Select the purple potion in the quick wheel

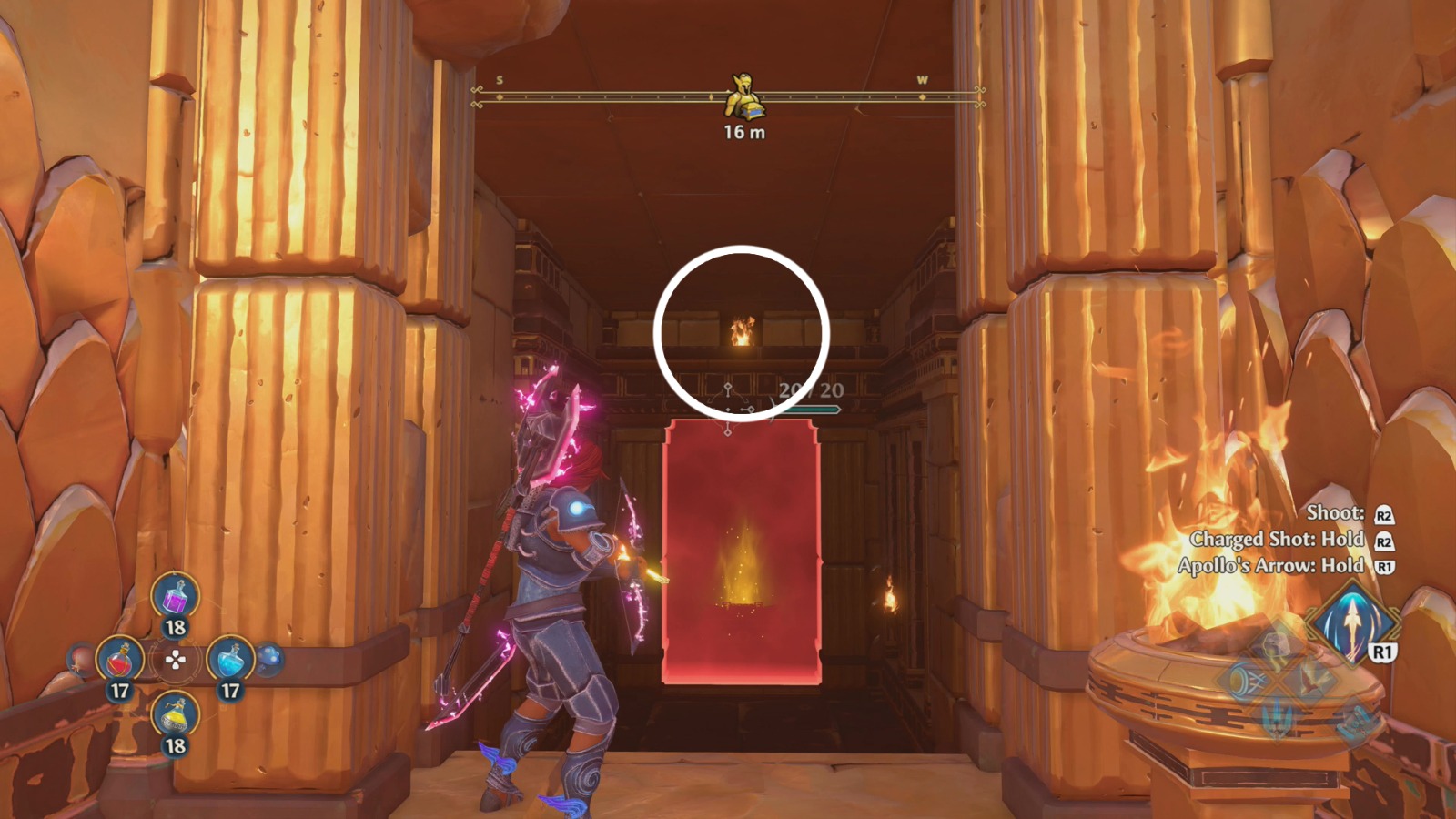point(175,598)
